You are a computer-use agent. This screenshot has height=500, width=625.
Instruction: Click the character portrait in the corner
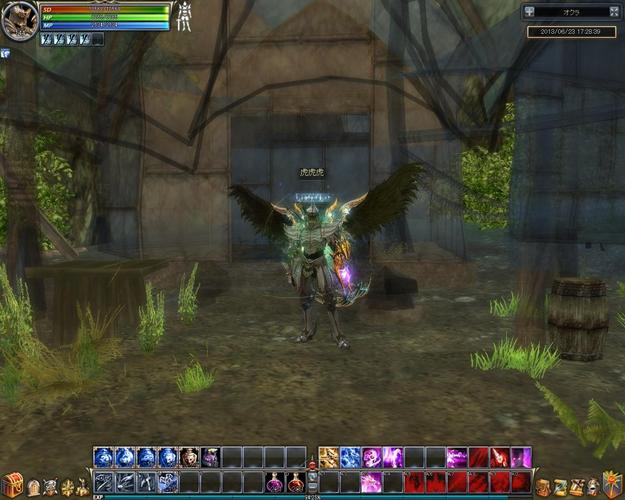pos(18,21)
